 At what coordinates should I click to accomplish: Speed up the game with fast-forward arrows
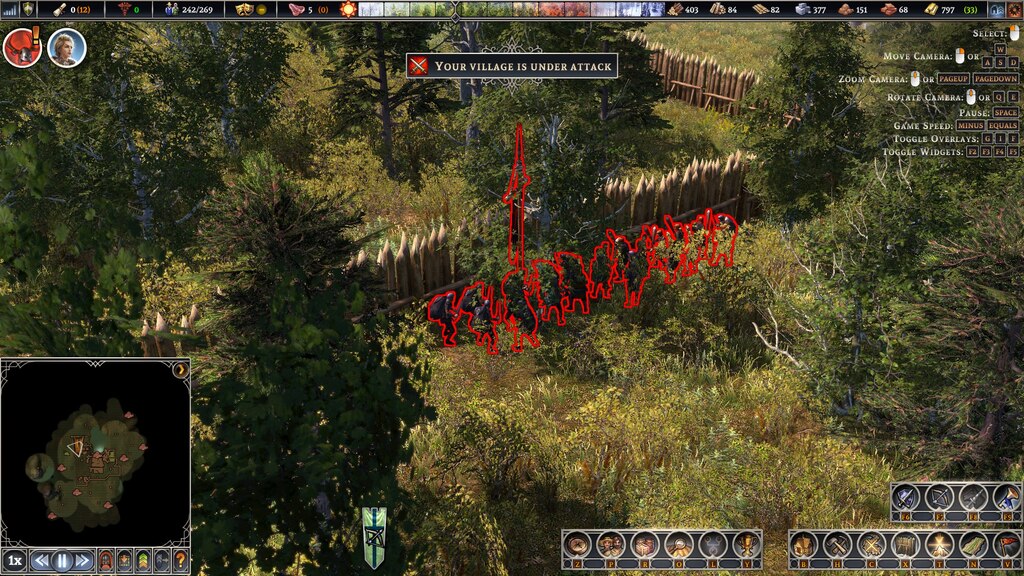(x=83, y=561)
